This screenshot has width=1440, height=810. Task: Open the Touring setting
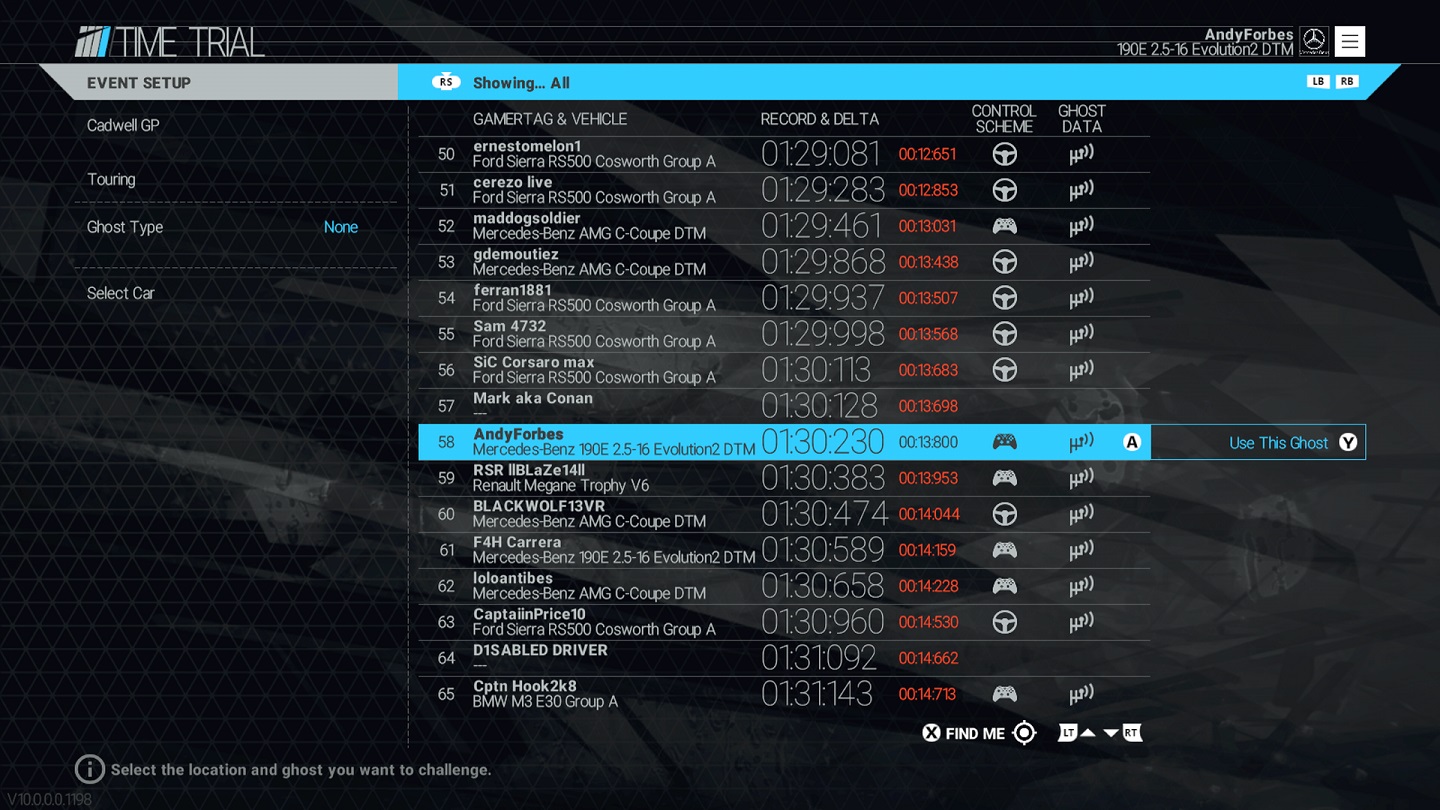pos(111,179)
